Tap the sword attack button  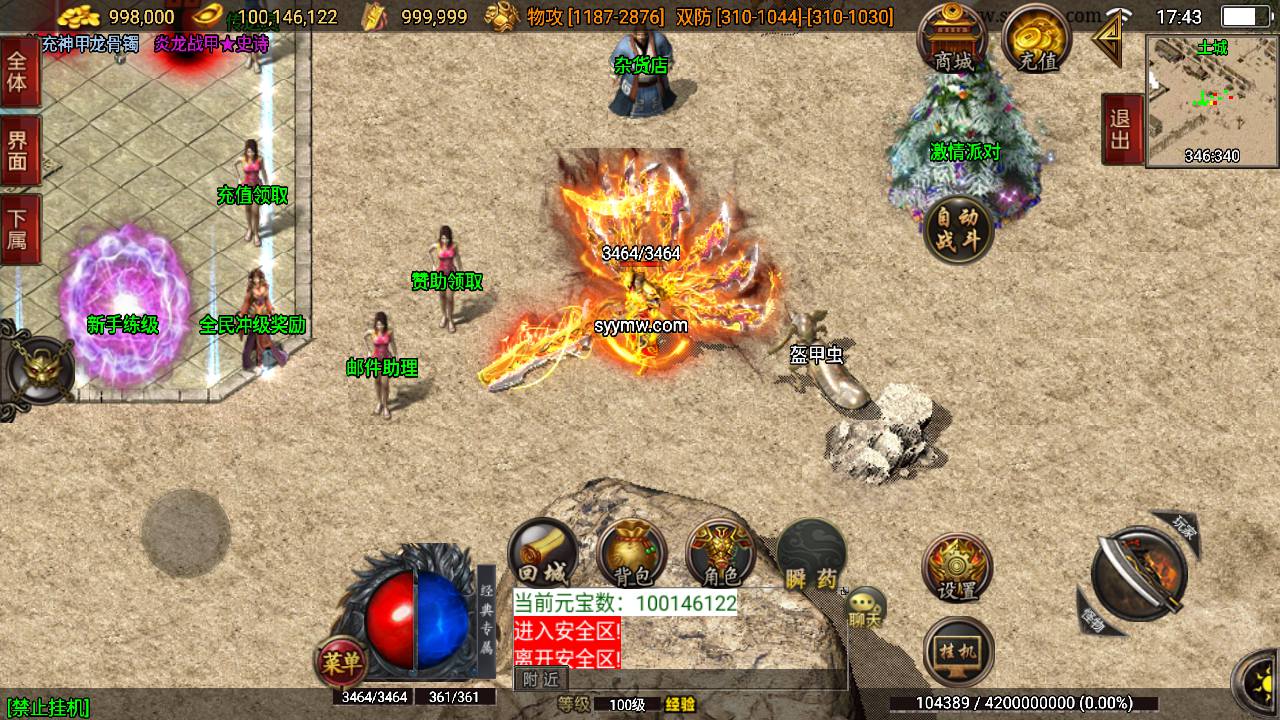(x=1139, y=575)
